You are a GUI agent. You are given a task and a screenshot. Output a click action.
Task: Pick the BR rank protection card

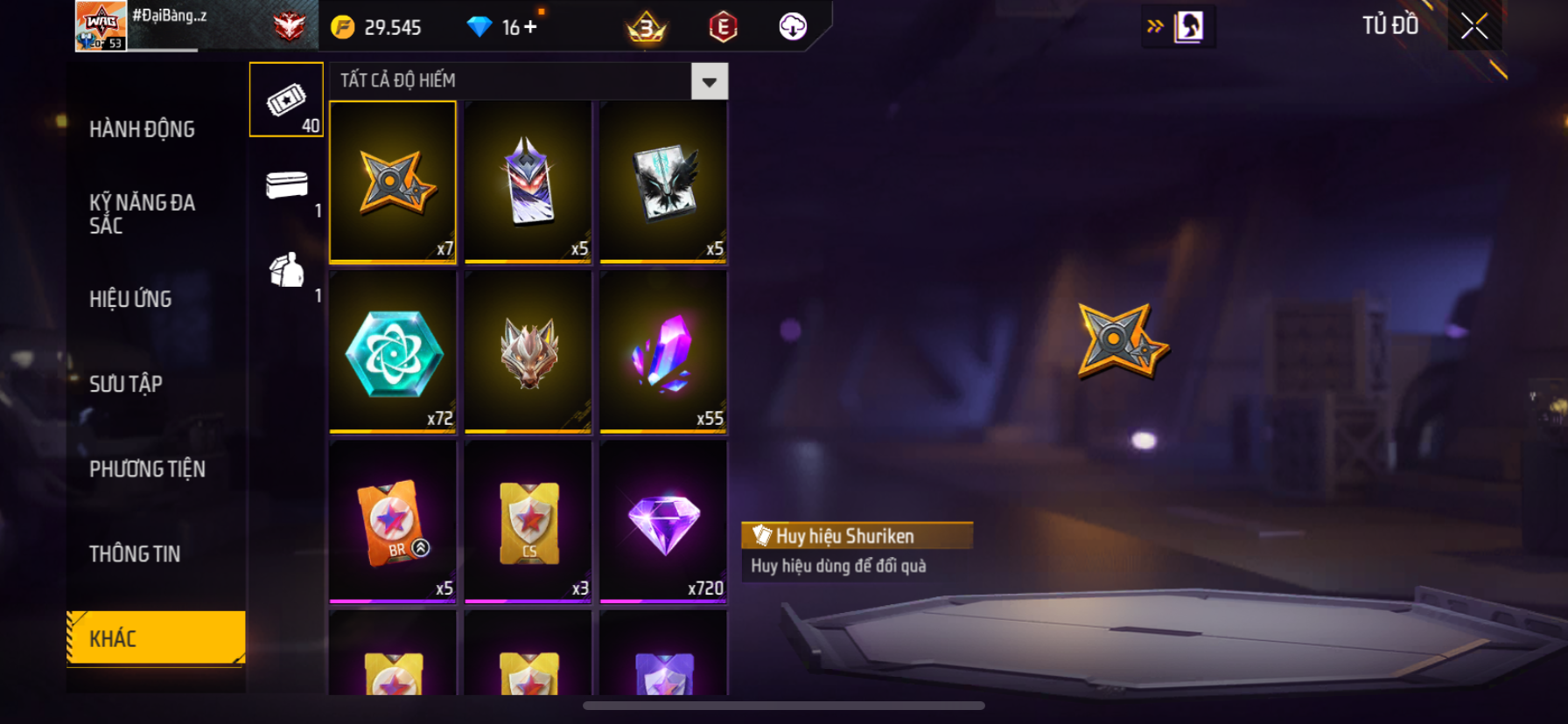tap(393, 521)
